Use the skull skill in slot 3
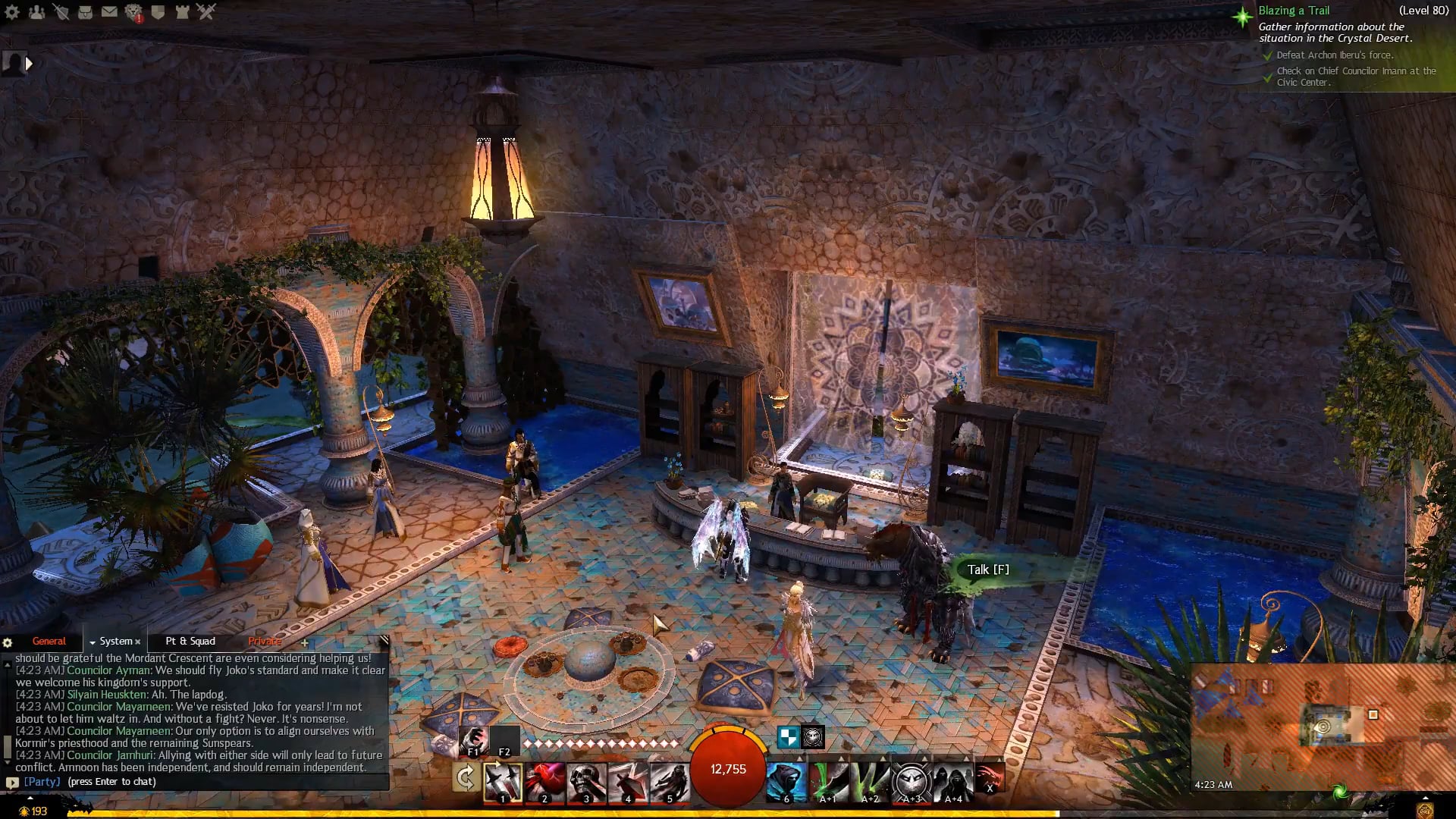 (586, 781)
